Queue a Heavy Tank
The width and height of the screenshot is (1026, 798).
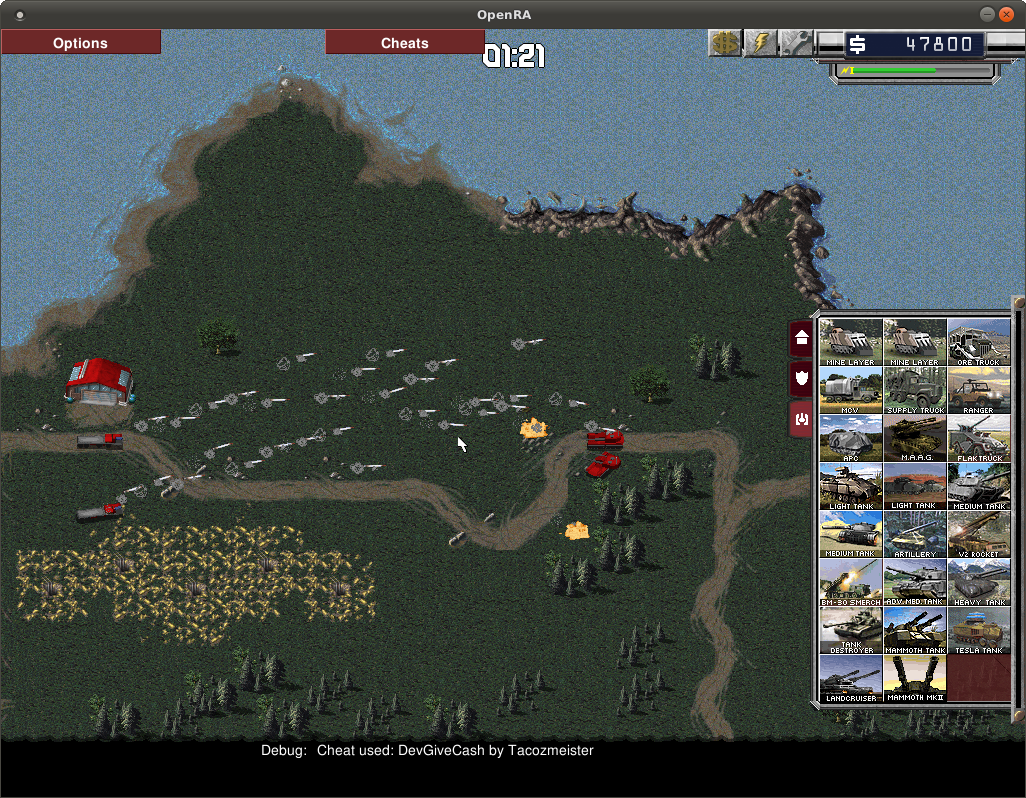click(x=979, y=582)
